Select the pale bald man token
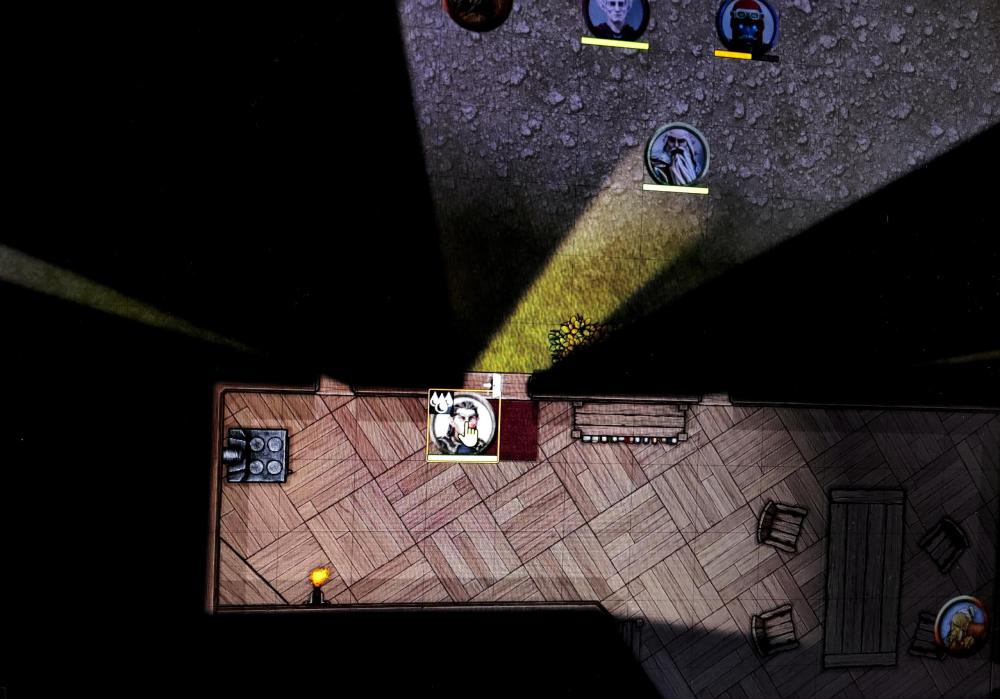 tap(615, 16)
